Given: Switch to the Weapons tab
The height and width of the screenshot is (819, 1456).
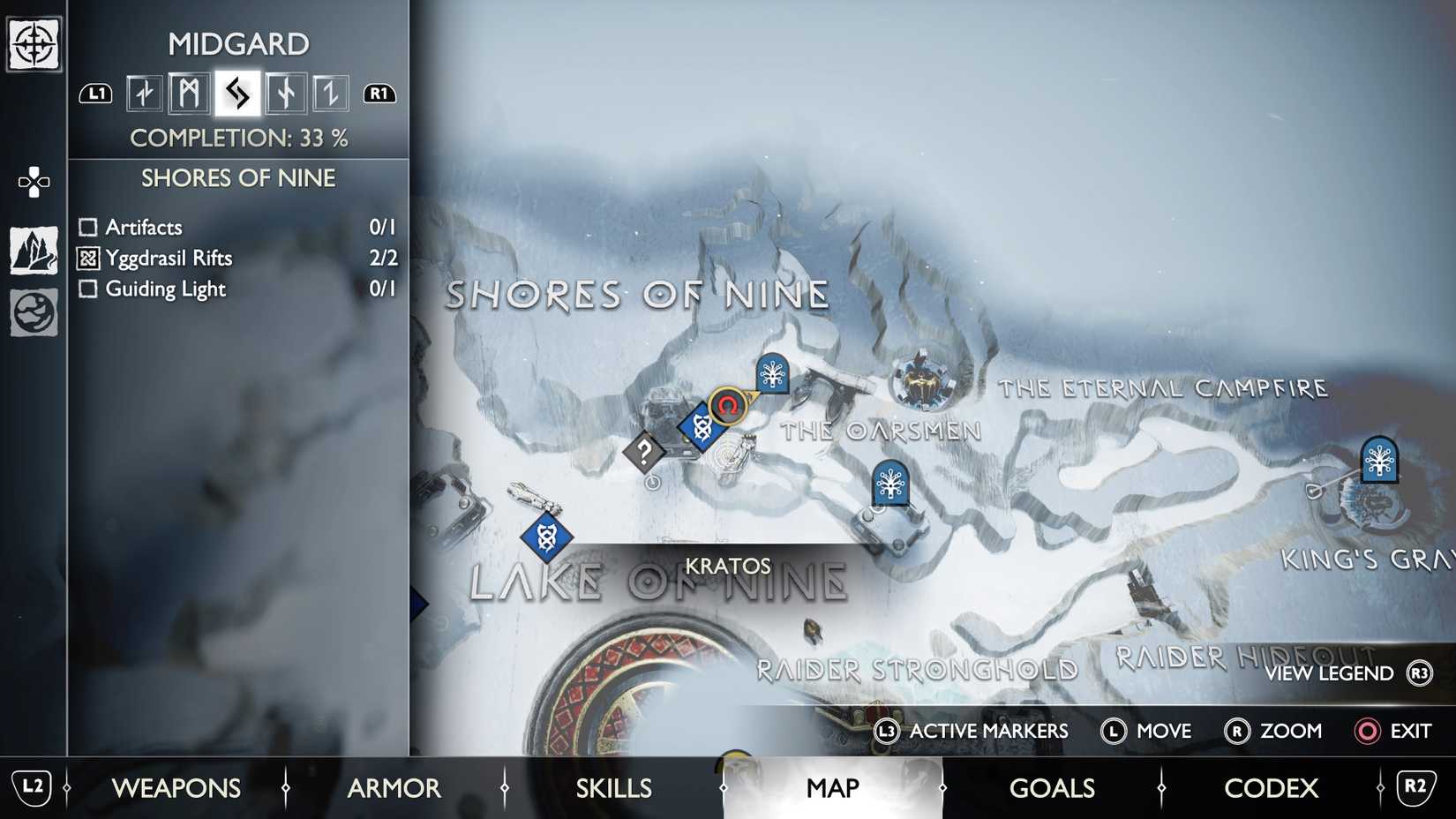Looking at the screenshot, I should point(176,787).
